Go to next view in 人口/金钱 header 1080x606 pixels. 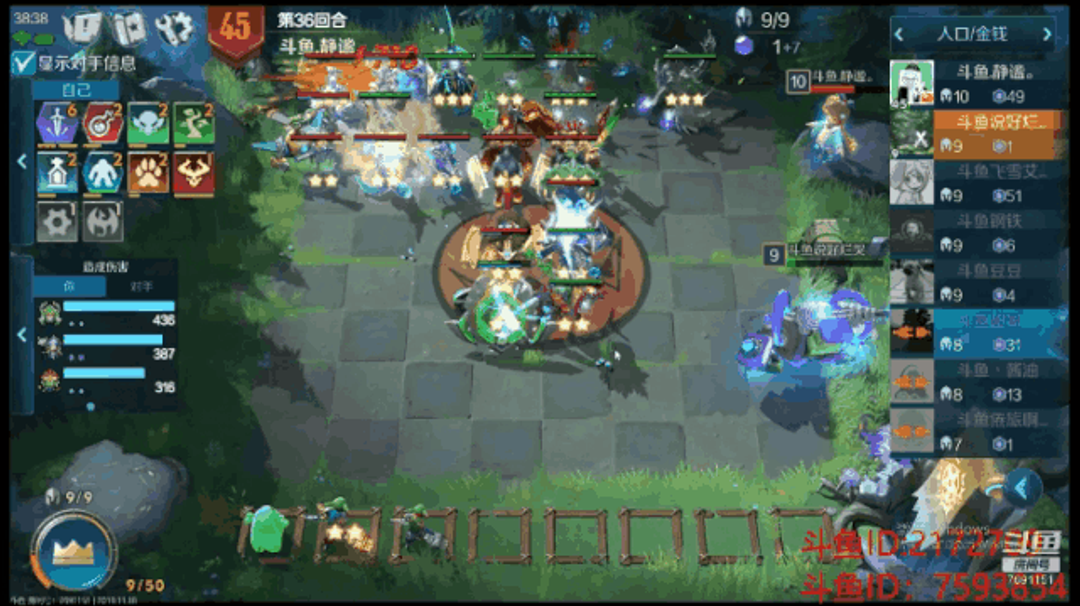1047,34
